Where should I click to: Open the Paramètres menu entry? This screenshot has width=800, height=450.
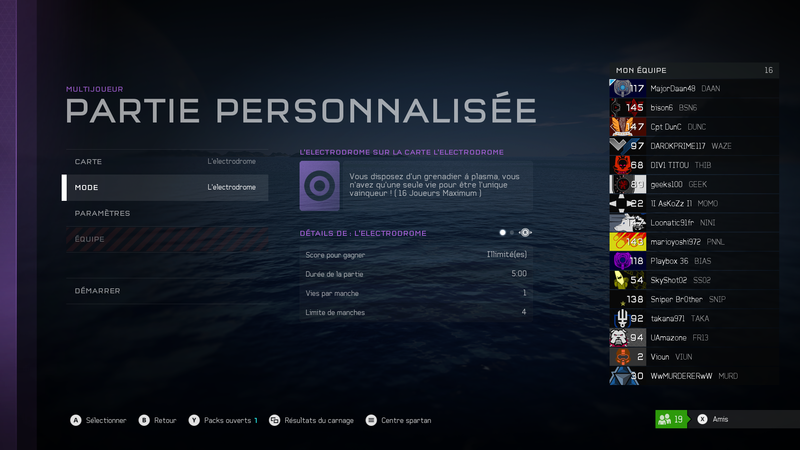pos(165,213)
